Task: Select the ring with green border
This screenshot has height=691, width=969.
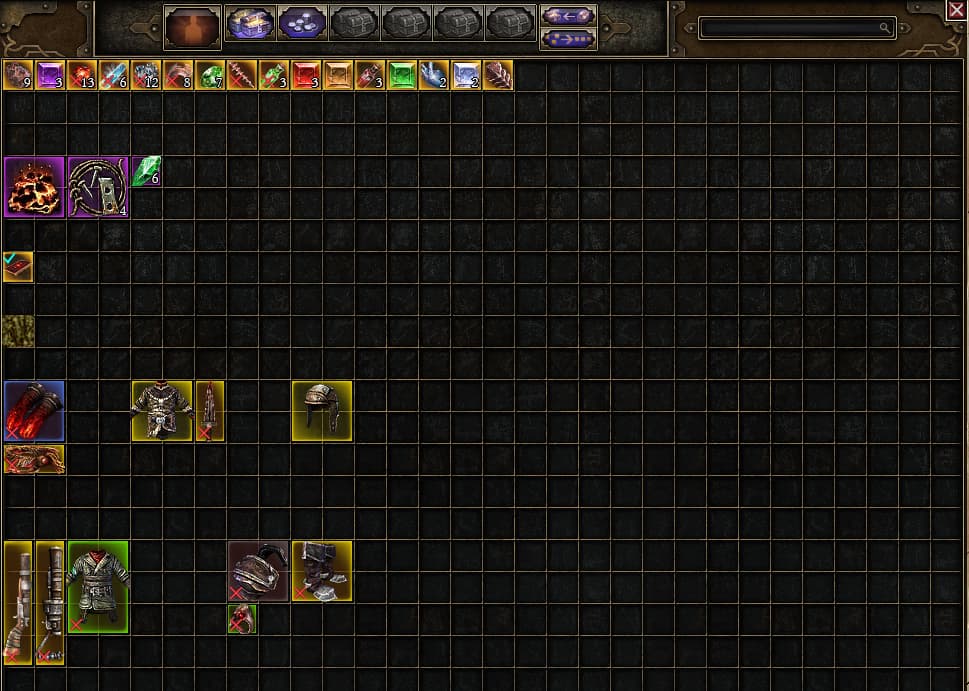Action: [242, 619]
